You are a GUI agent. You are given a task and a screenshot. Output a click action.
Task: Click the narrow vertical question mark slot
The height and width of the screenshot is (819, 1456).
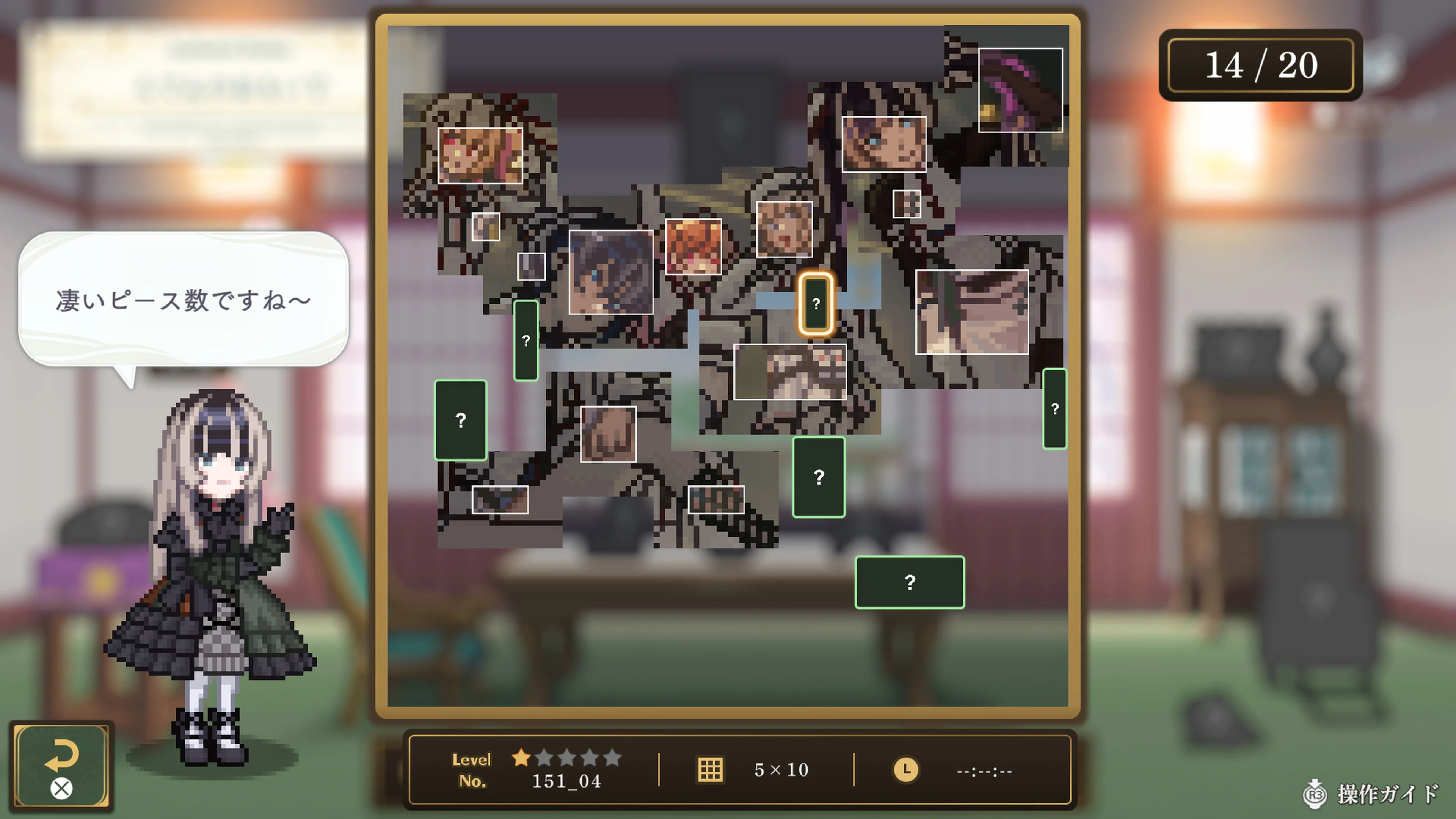pyautogui.click(x=526, y=340)
